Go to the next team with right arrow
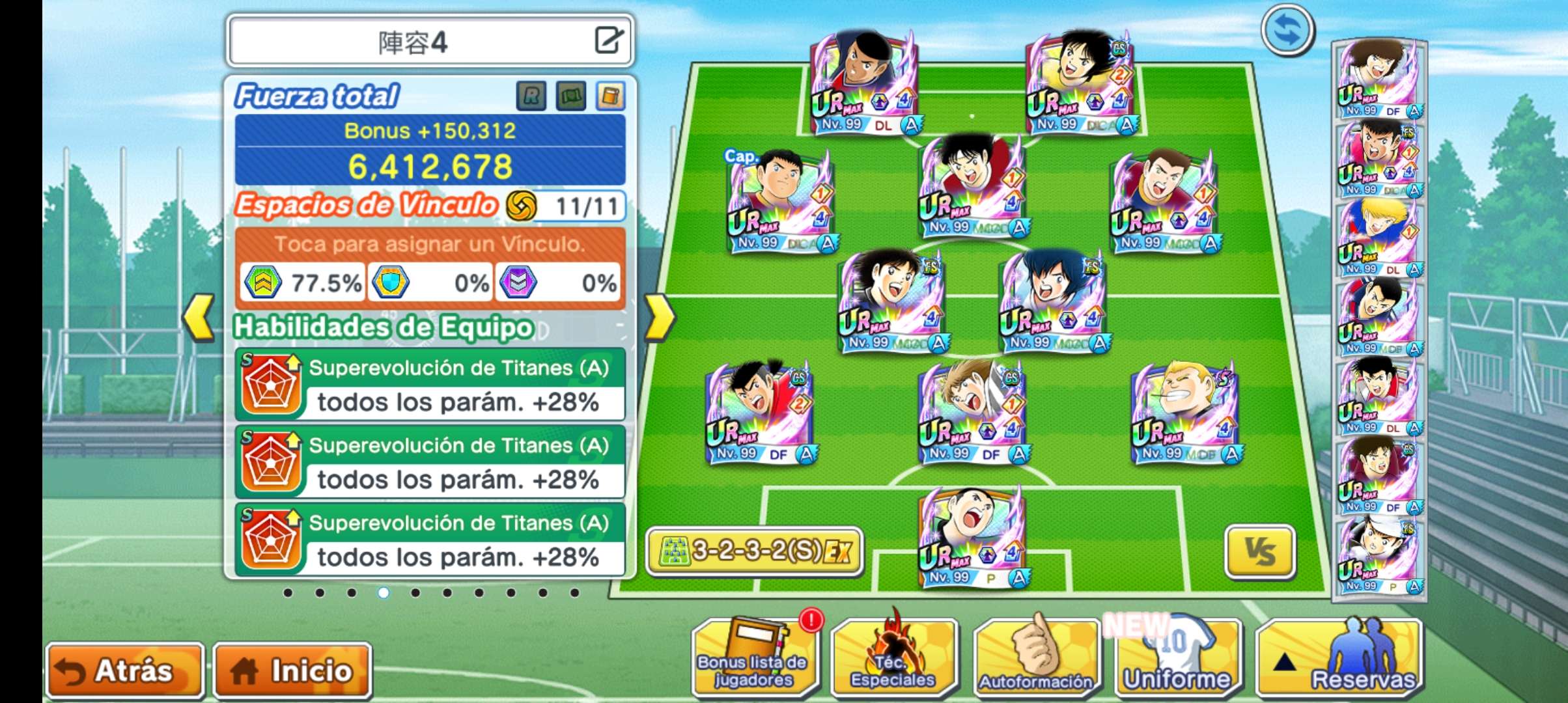 coord(659,318)
